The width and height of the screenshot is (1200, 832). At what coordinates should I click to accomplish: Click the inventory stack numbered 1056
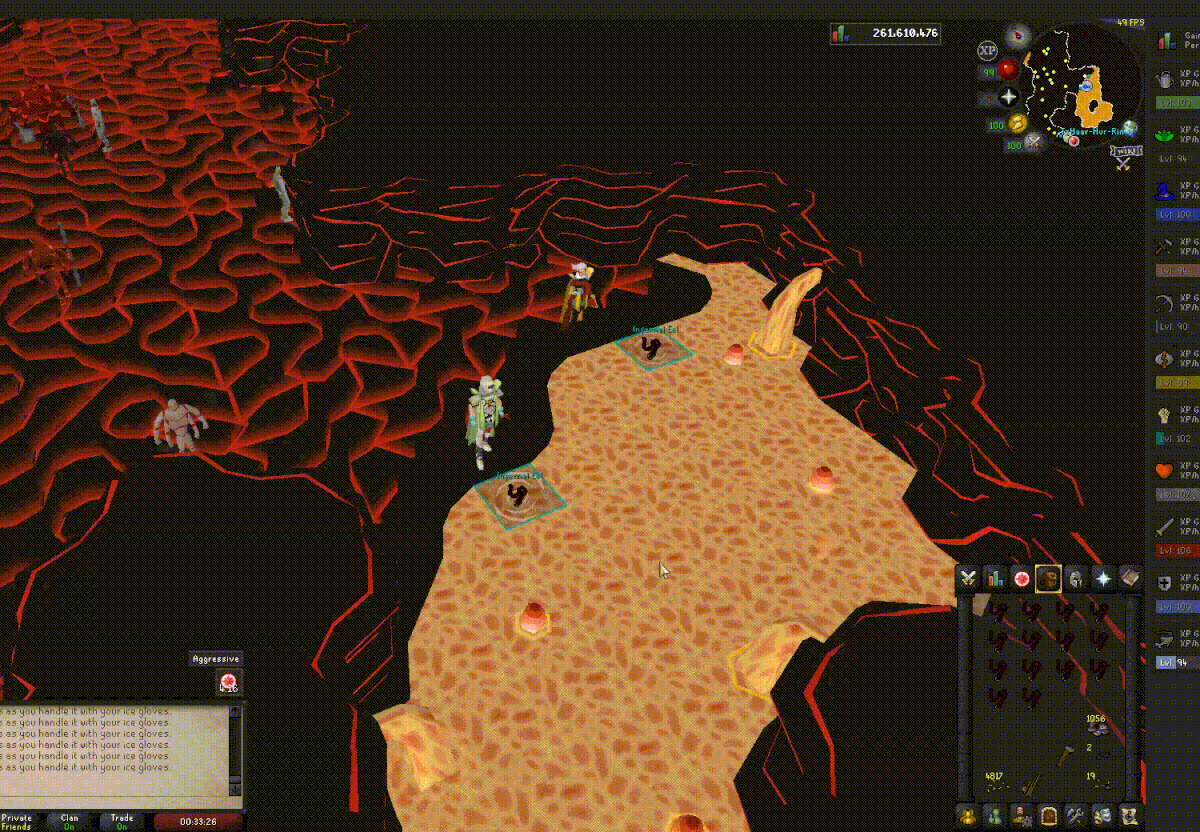1097,726
